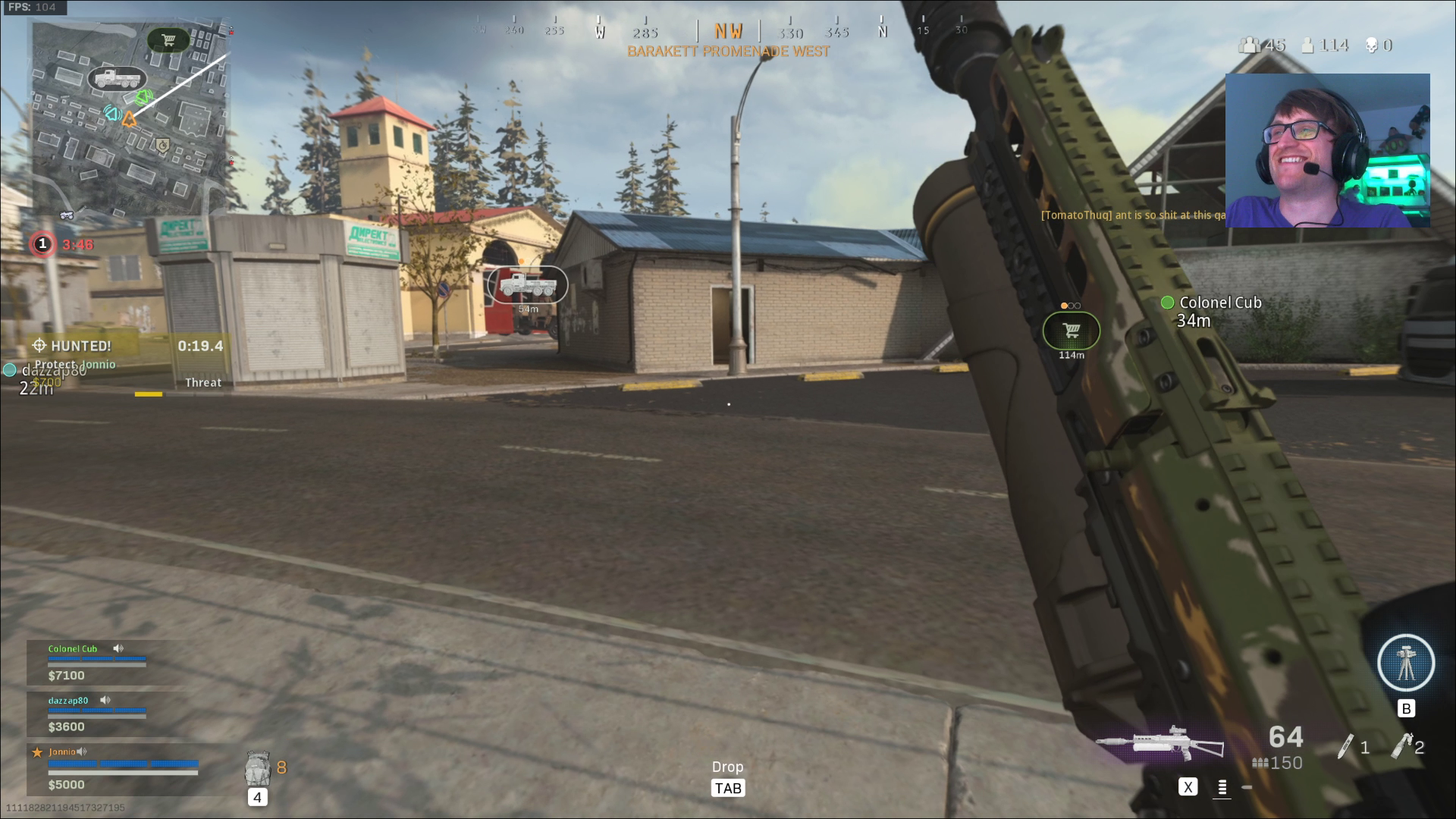Select the Buy Station marker at 114m
This screenshot has width=1456, height=819.
point(1071,331)
